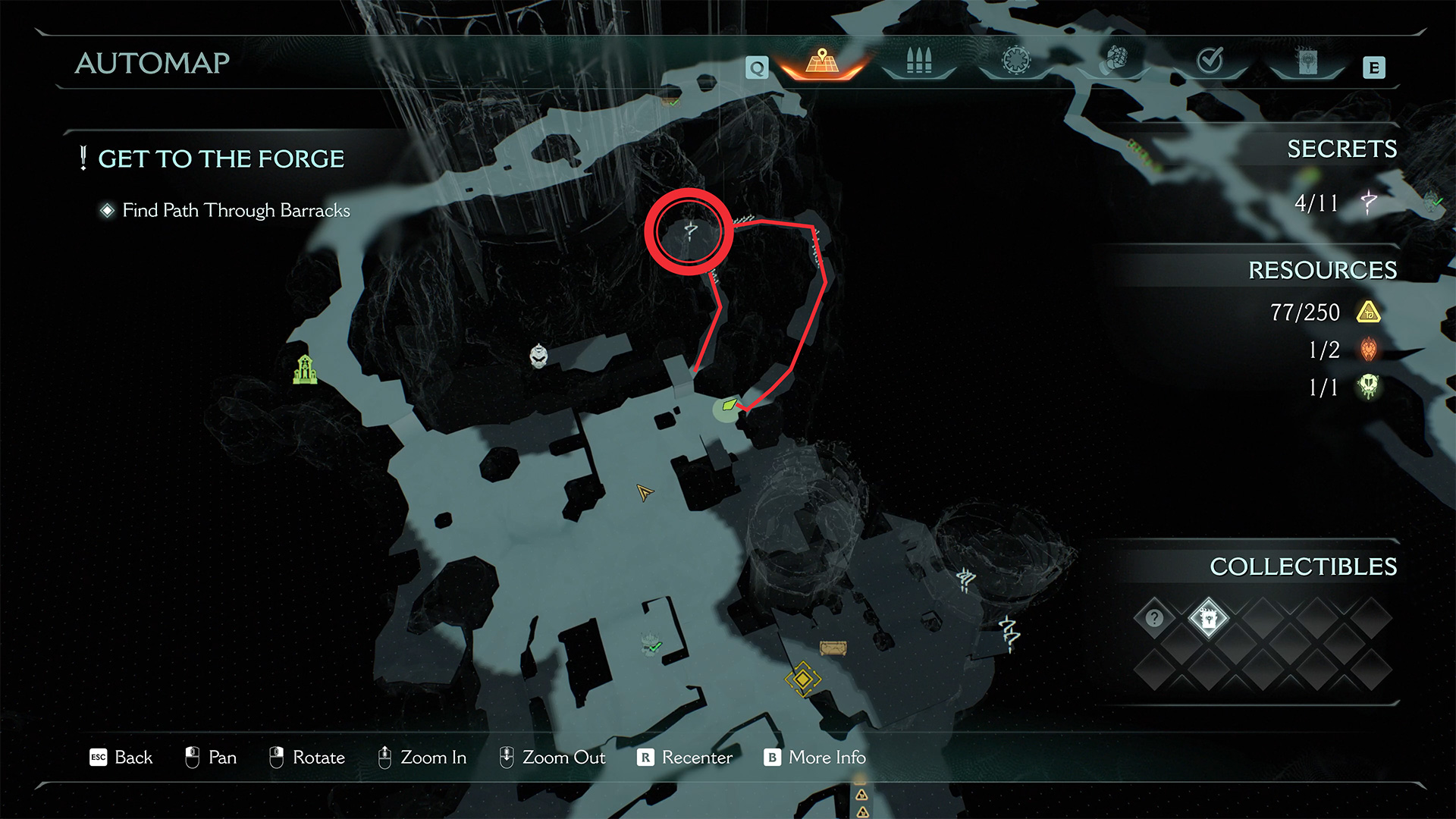Click the helmet marker on the map
Screen dimensions: 1456x819
pos(538,355)
